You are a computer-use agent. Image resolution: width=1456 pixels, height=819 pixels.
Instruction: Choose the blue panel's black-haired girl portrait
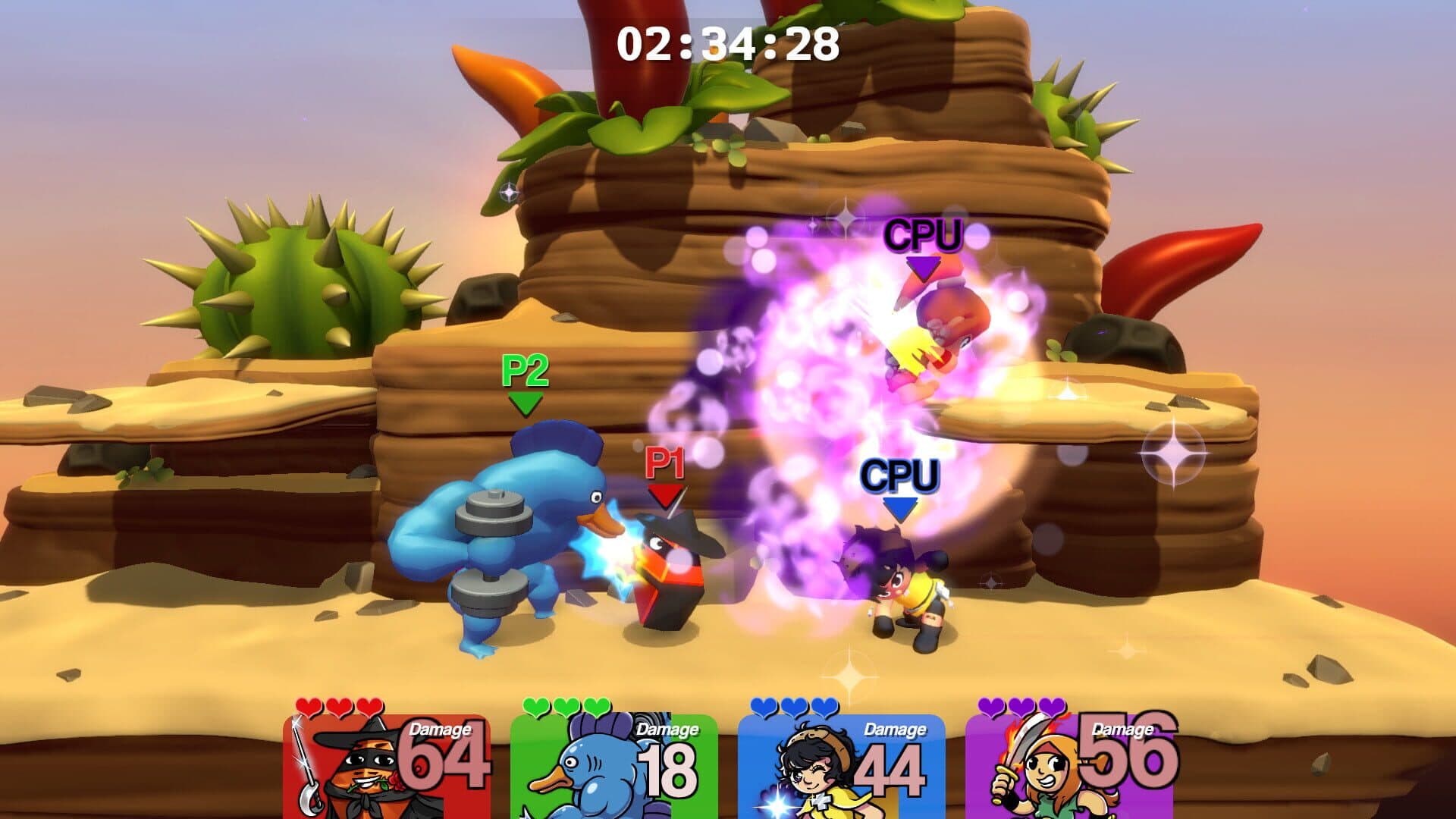click(x=808, y=770)
